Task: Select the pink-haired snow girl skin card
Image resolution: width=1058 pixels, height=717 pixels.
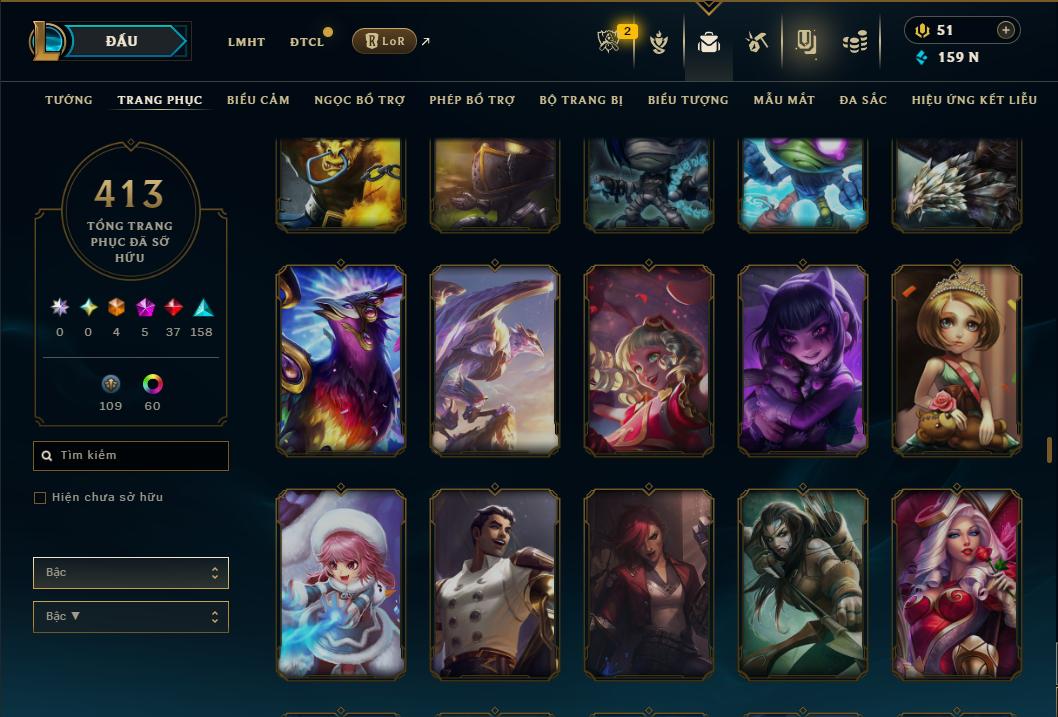Action: (x=340, y=583)
